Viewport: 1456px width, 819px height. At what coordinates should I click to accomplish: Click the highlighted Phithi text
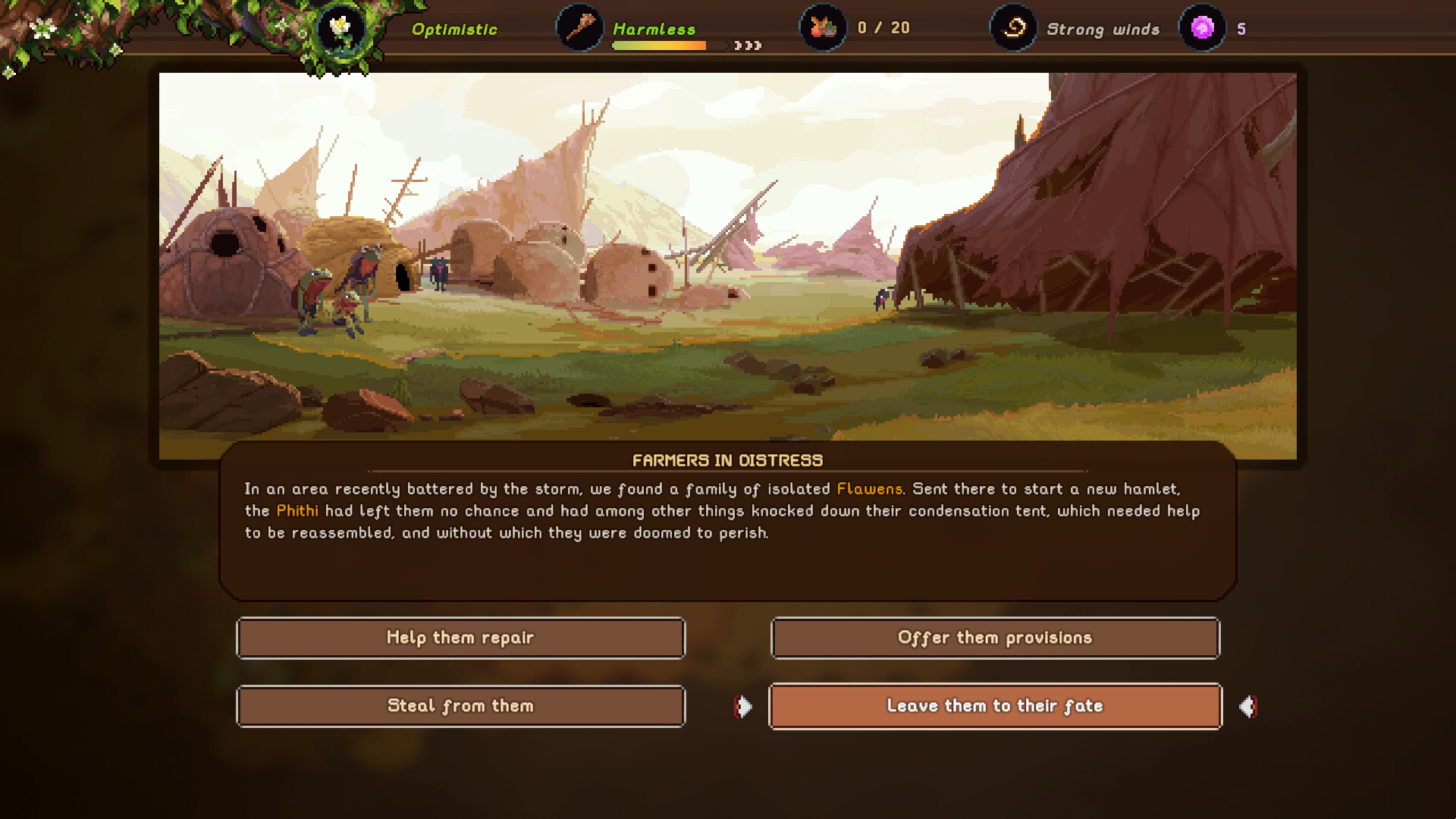(297, 511)
